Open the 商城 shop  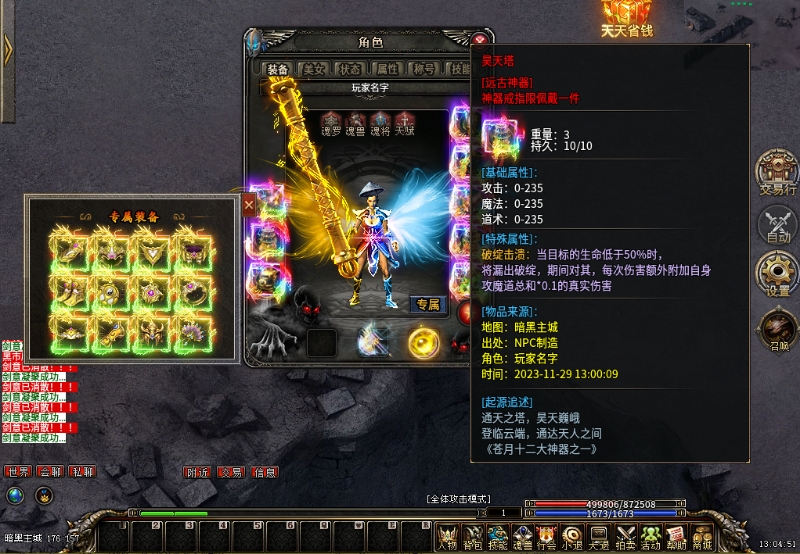[702, 538]
